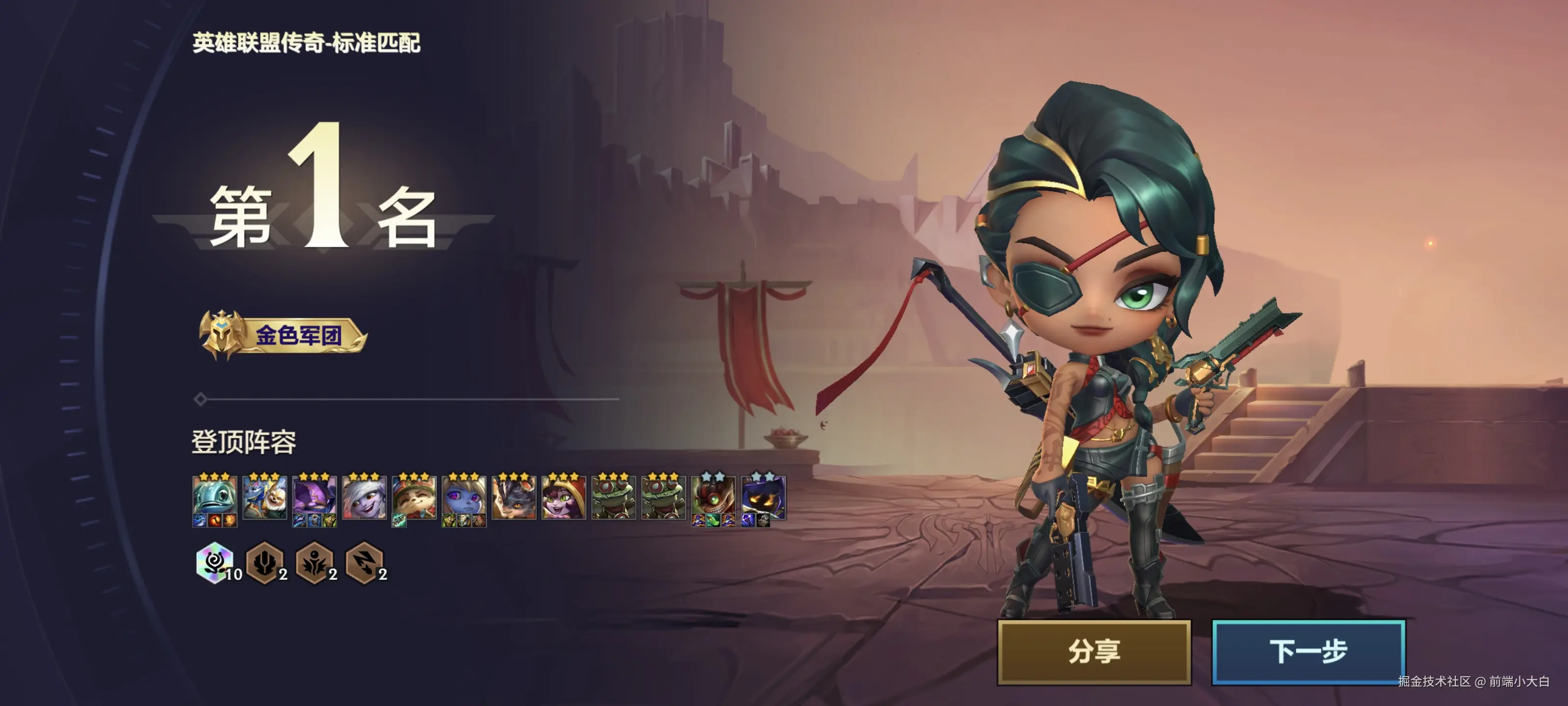Image resolution: width=1568 pixels, height=706 pixels.
Task: Inspect the prismatic 10-unit trait icon
Action: pos(214,563)
